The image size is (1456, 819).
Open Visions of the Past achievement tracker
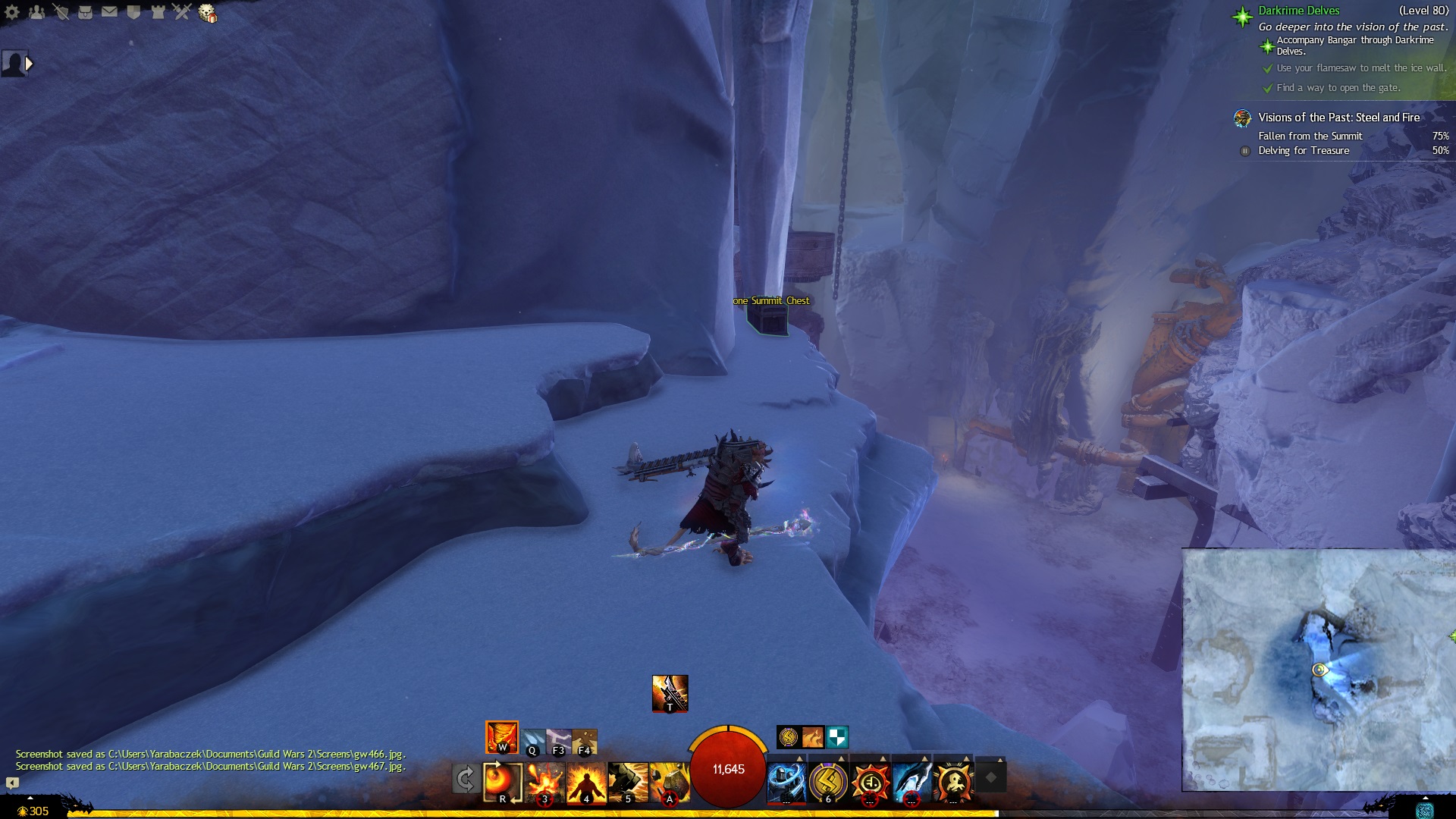pos(1338,118)
